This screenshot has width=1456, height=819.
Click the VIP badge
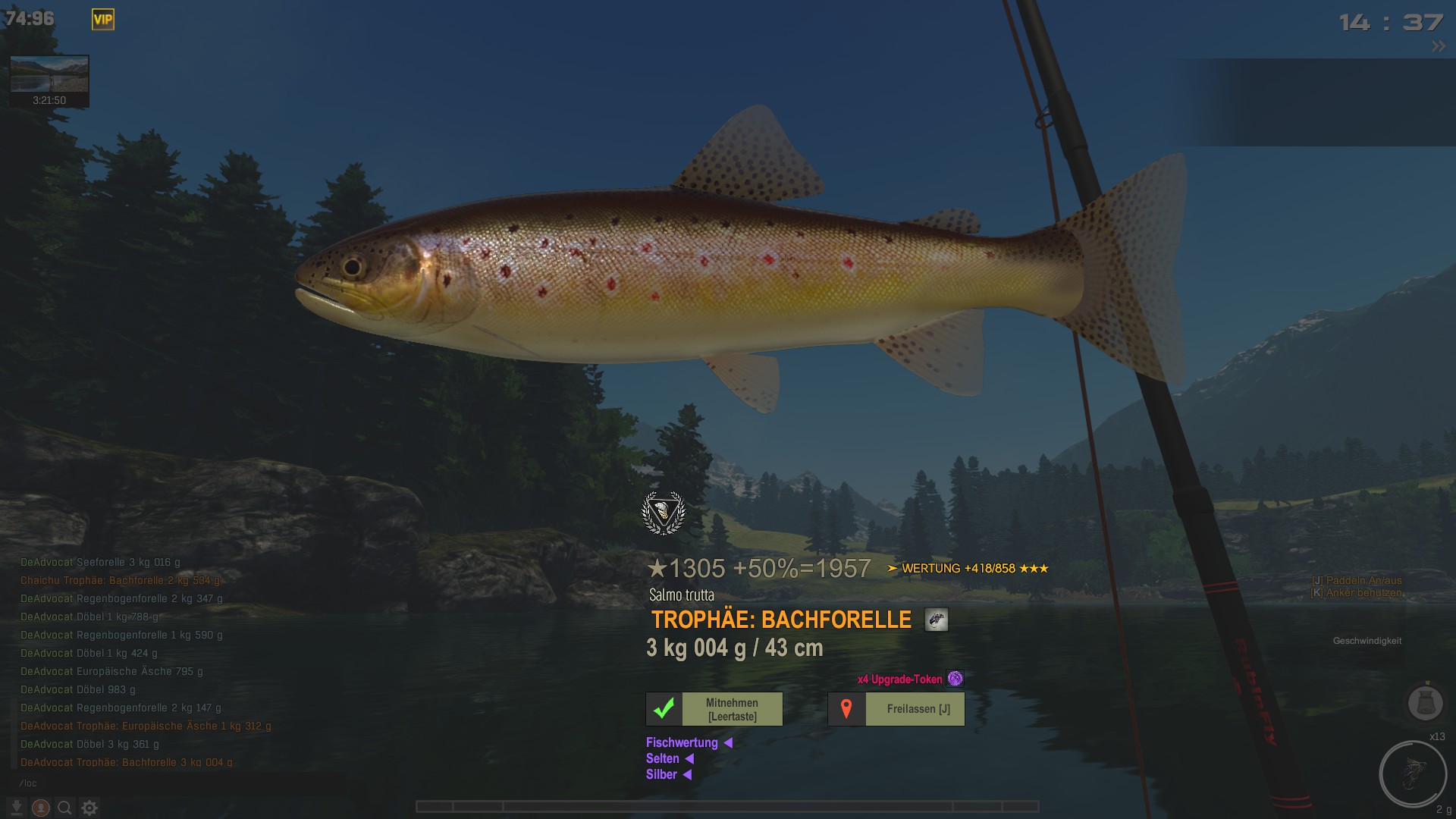[102, 20]
